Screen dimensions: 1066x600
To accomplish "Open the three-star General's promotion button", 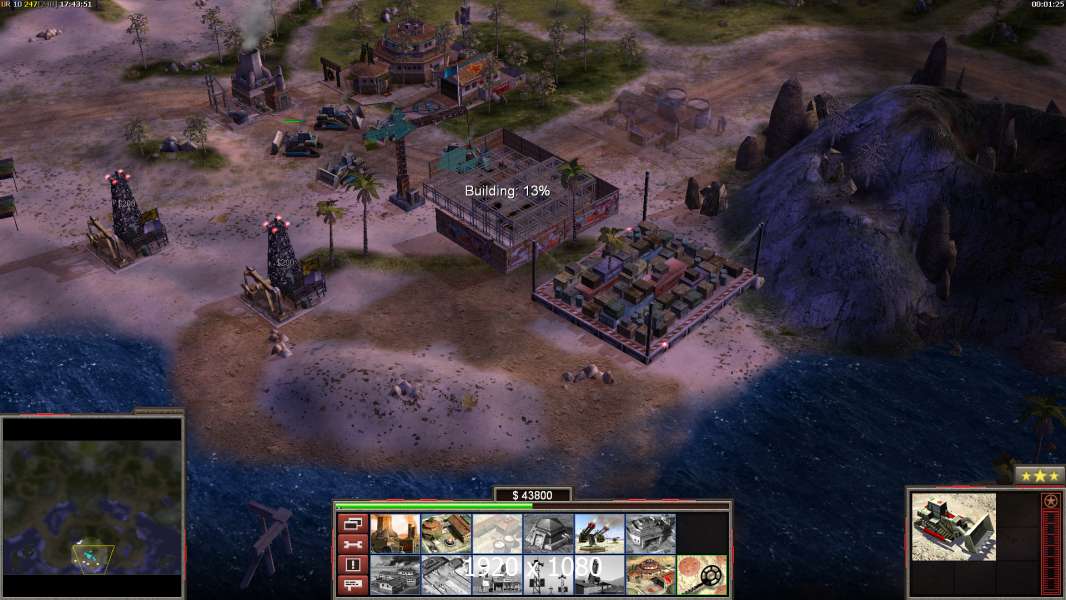I will (x=1039, y=475).
